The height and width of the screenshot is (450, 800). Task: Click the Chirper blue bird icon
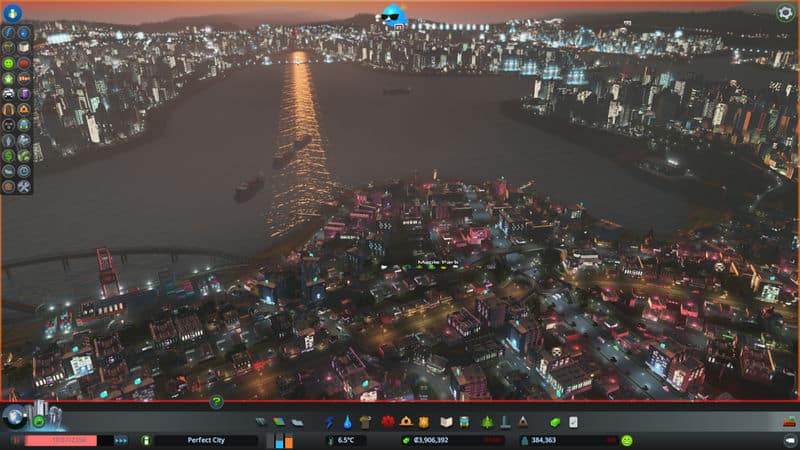click(x=390, y=15)
